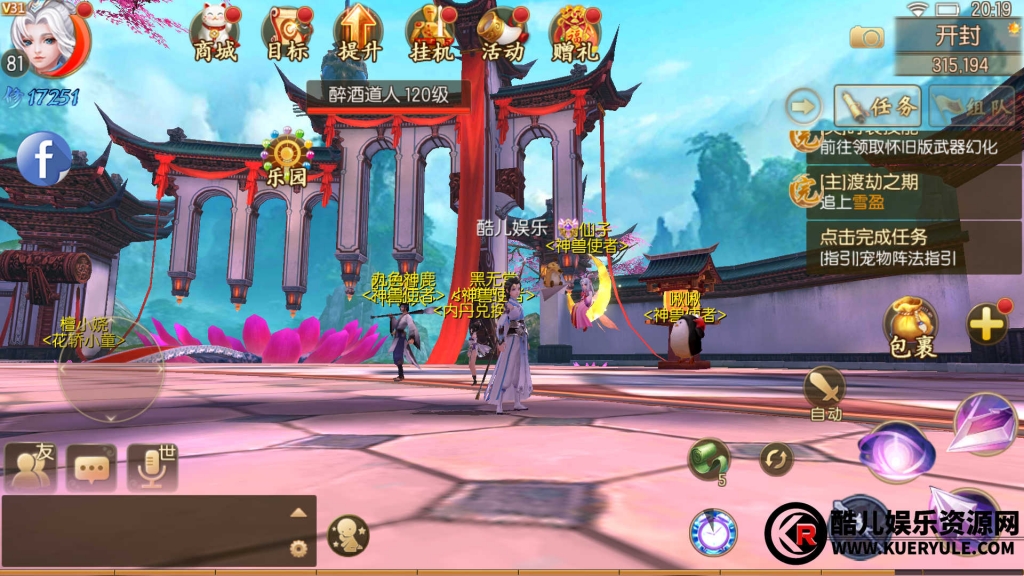
Task: Open the 活动 events menu
Action: pyautogui.click(x=503, y=33)
